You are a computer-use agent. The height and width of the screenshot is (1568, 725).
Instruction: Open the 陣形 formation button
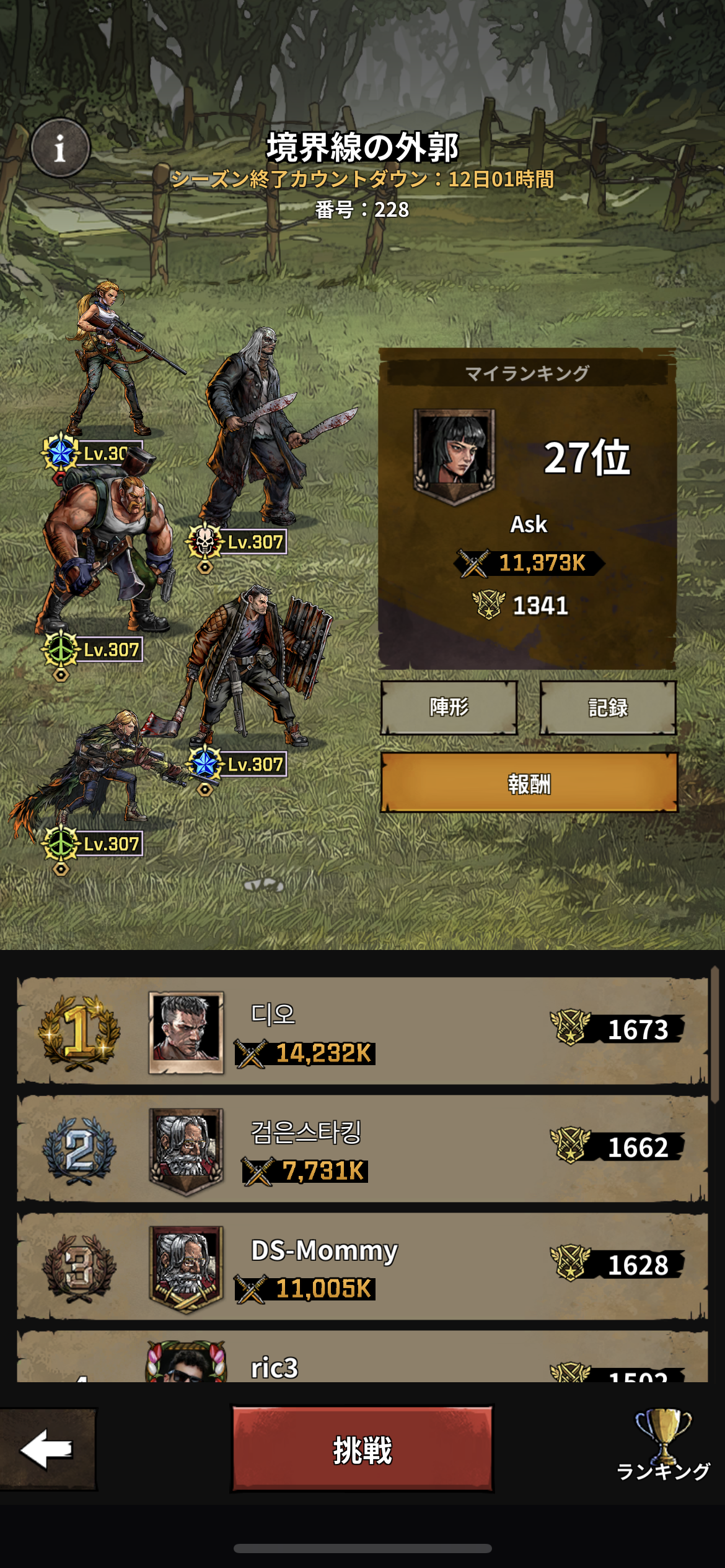[449, 707]
